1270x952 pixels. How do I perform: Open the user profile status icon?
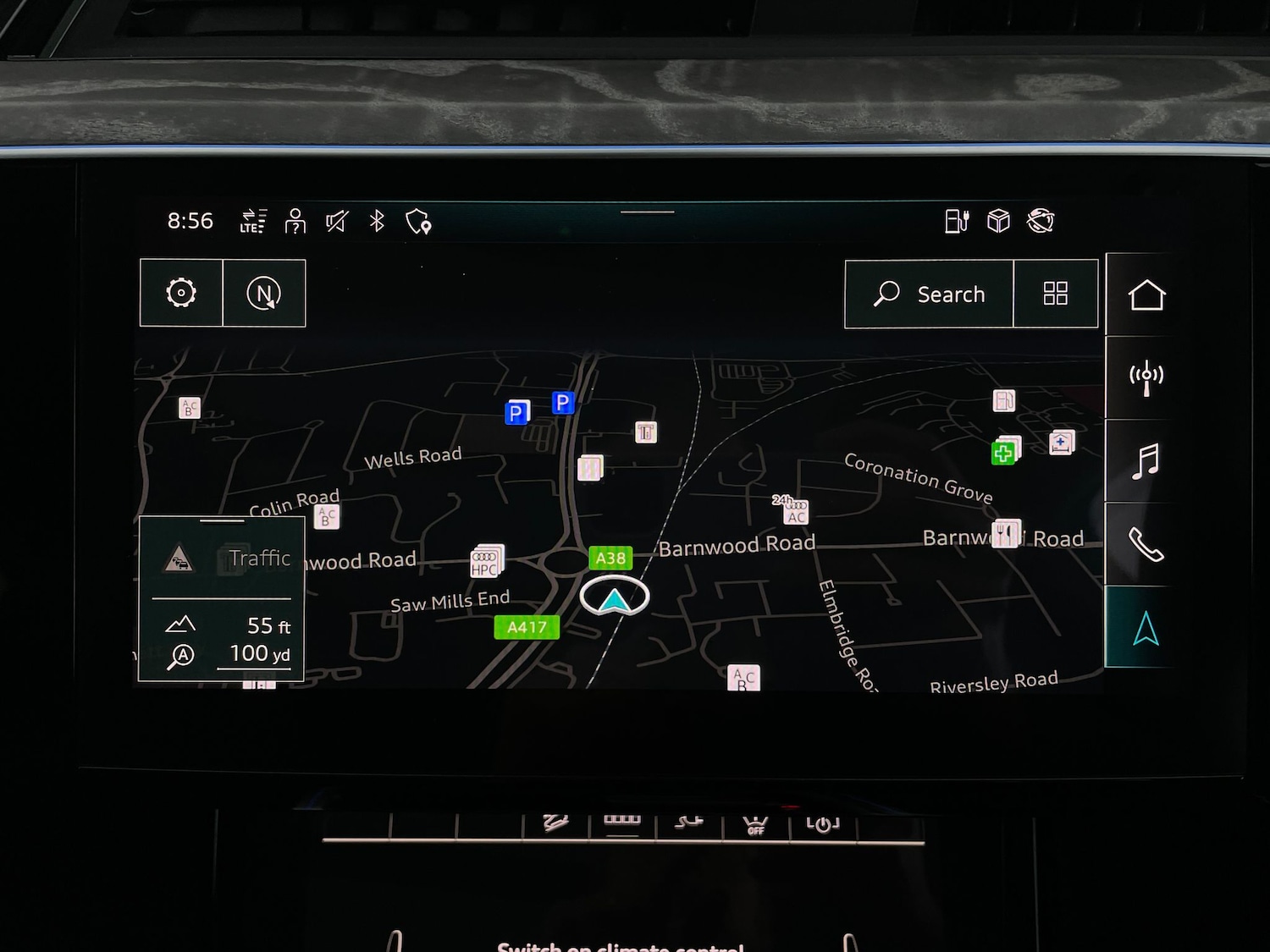click(x=295, y=221)
